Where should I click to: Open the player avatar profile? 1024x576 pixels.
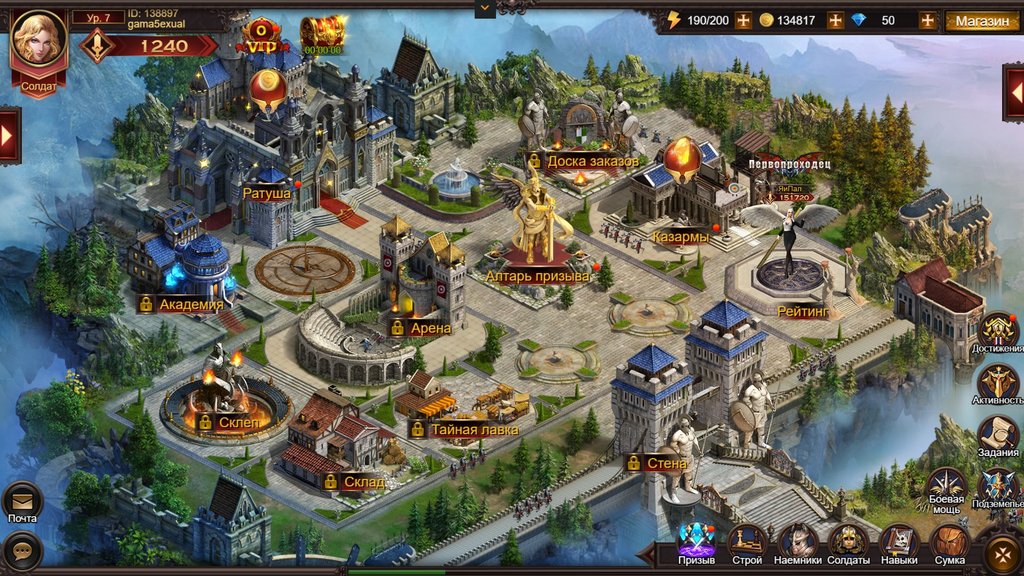[x=39, y=40]
